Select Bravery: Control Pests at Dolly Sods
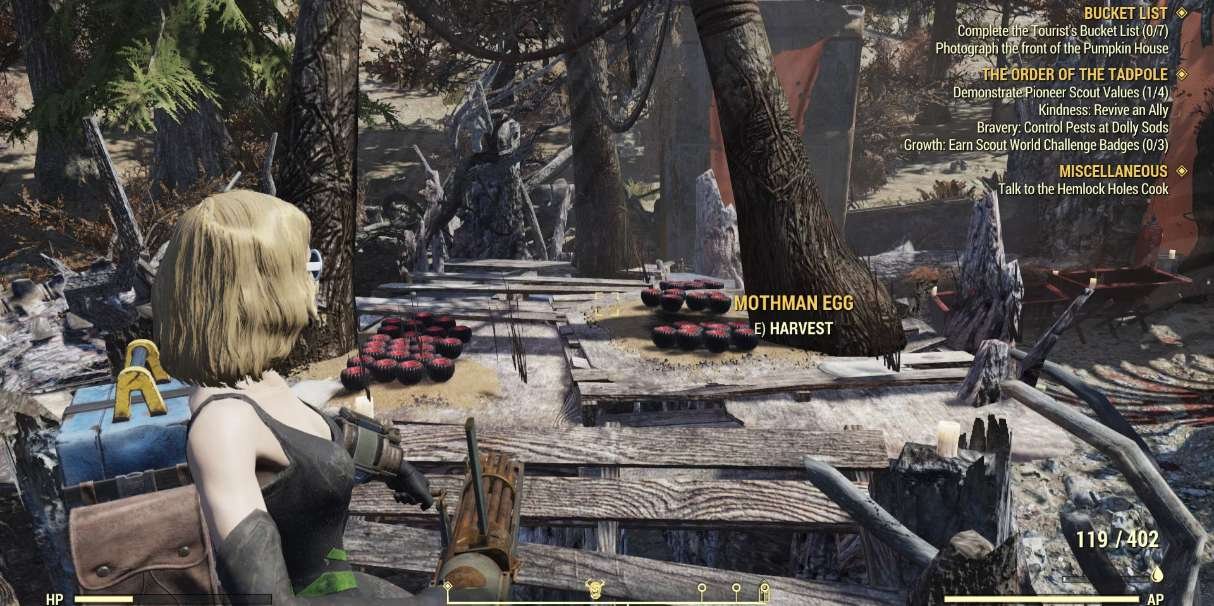The height and width of the screenshot is (606, 1214). 1072,127
